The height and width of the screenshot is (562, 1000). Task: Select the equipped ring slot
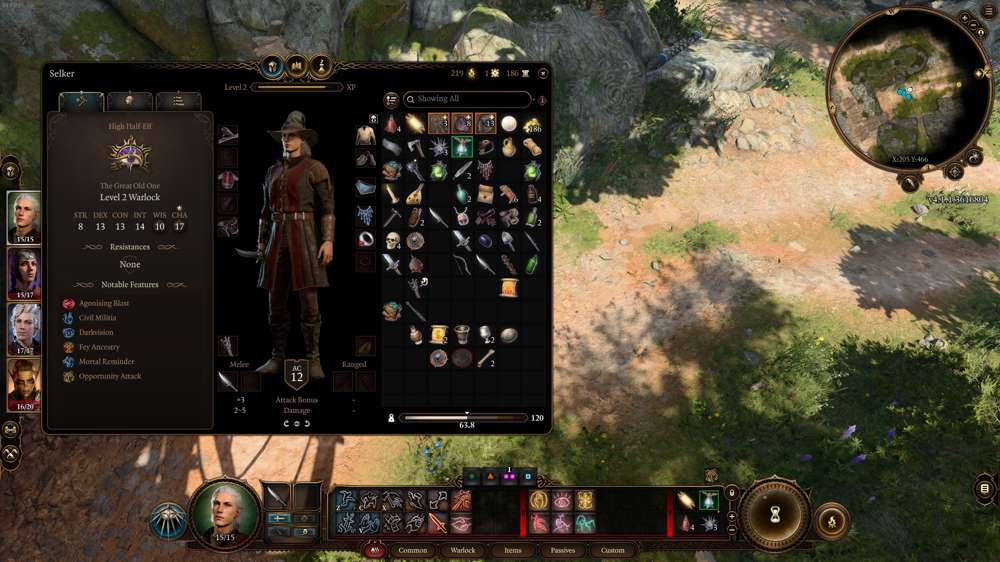point(366,239)
